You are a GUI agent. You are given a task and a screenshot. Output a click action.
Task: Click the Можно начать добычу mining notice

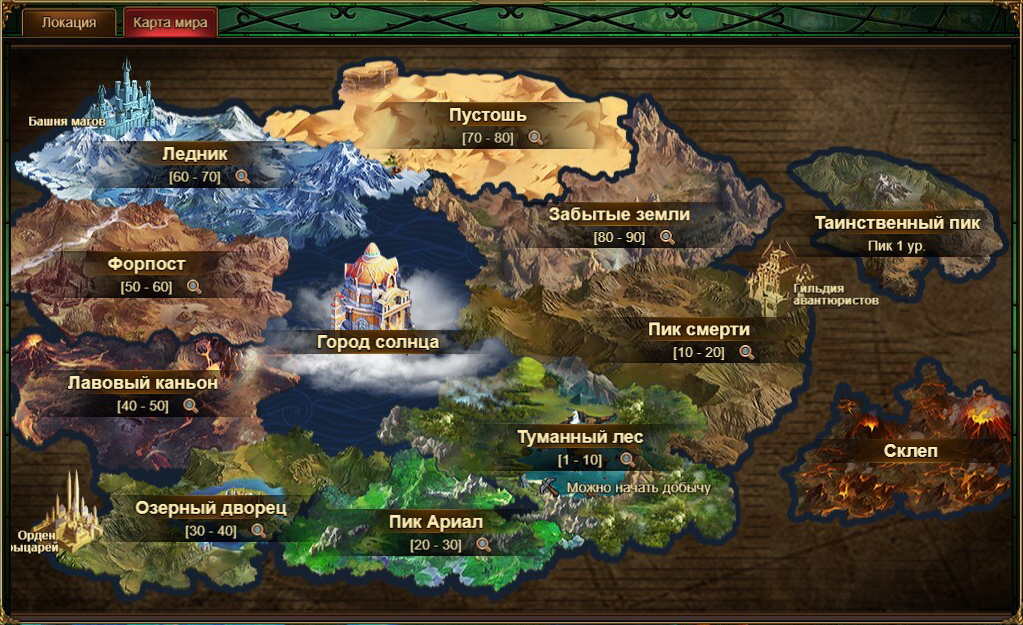tap(638, 488)
